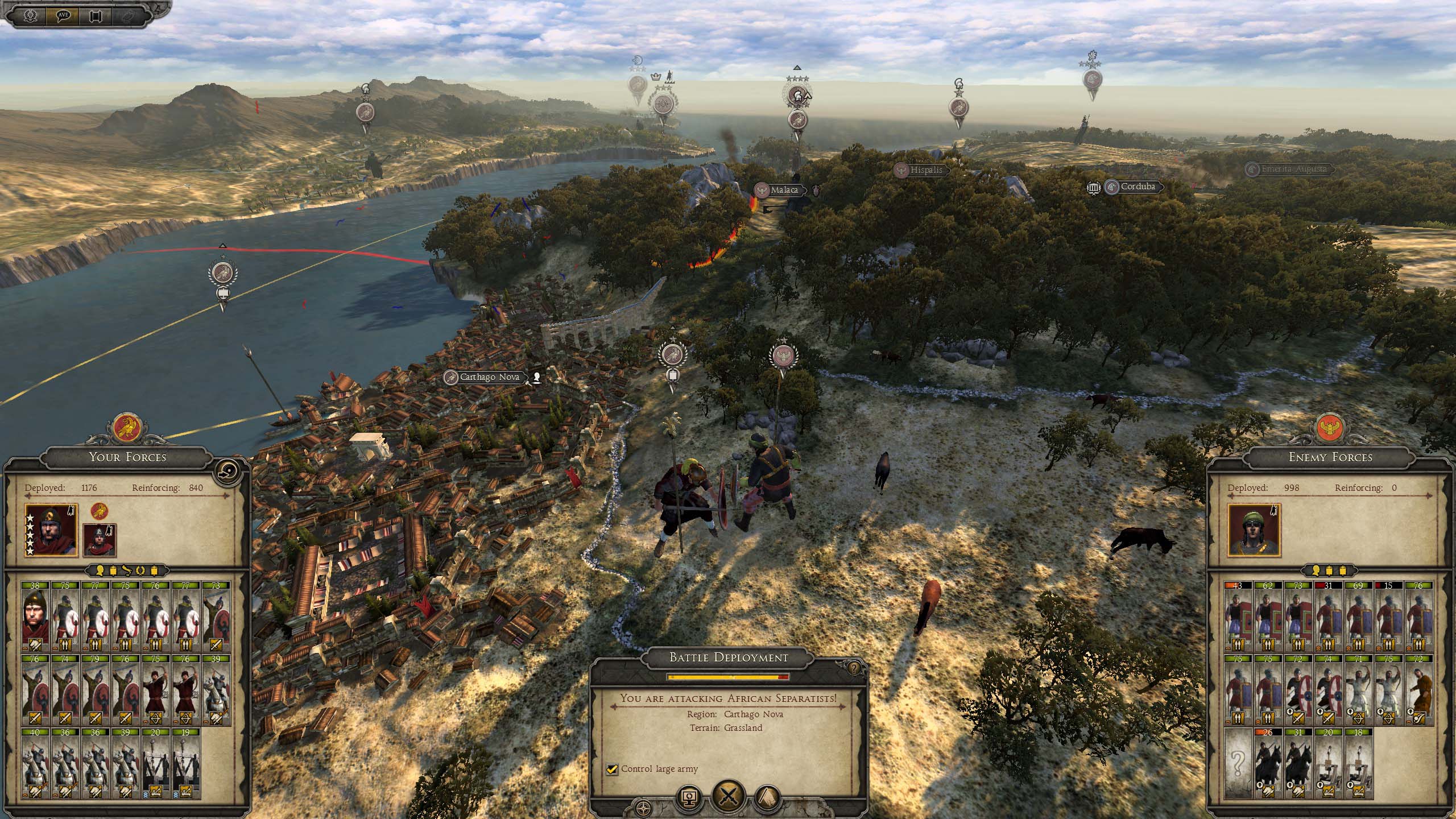The image size is (1456, 819).
Task: Open the scroll icon in top bar
Action: [95, 15]
